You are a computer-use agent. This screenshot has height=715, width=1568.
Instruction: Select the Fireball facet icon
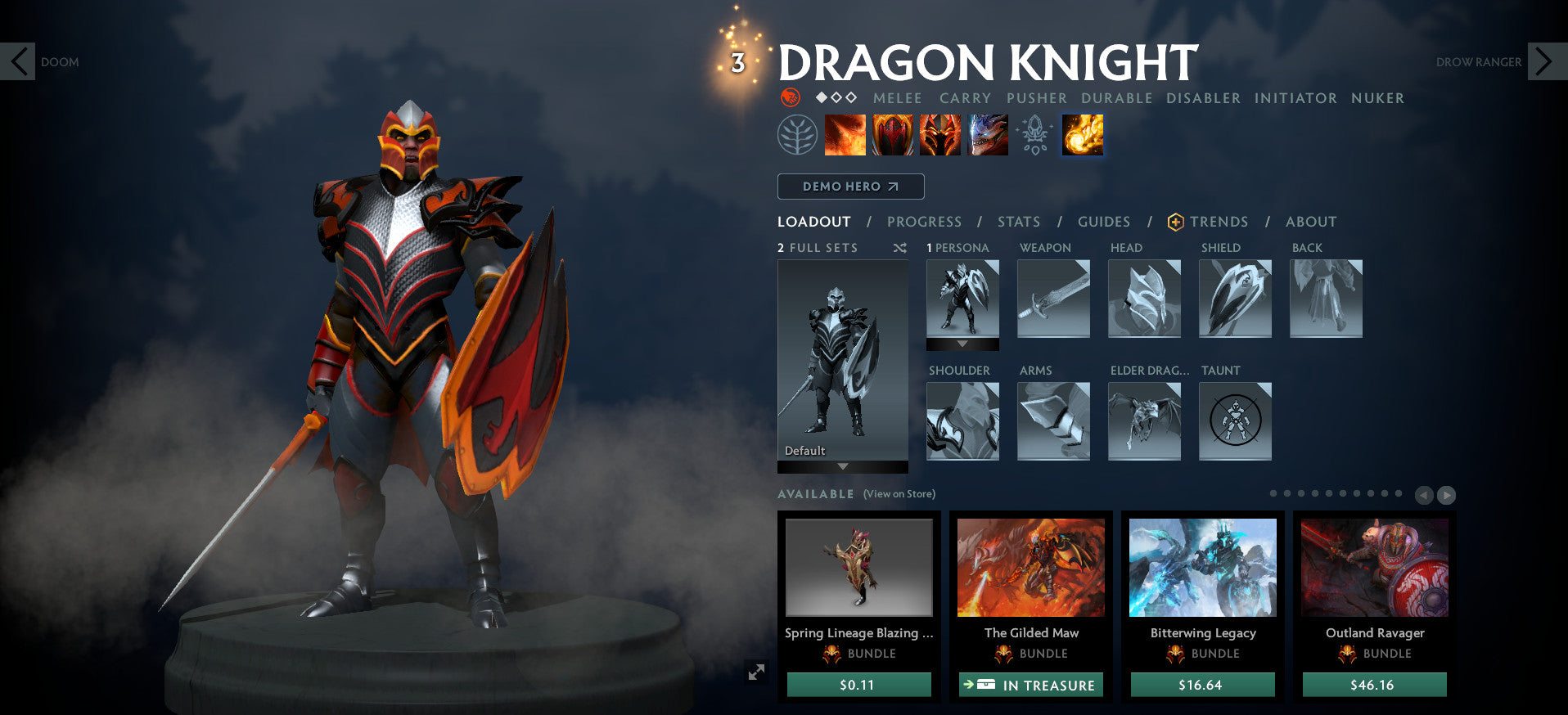coord(1081,135)
